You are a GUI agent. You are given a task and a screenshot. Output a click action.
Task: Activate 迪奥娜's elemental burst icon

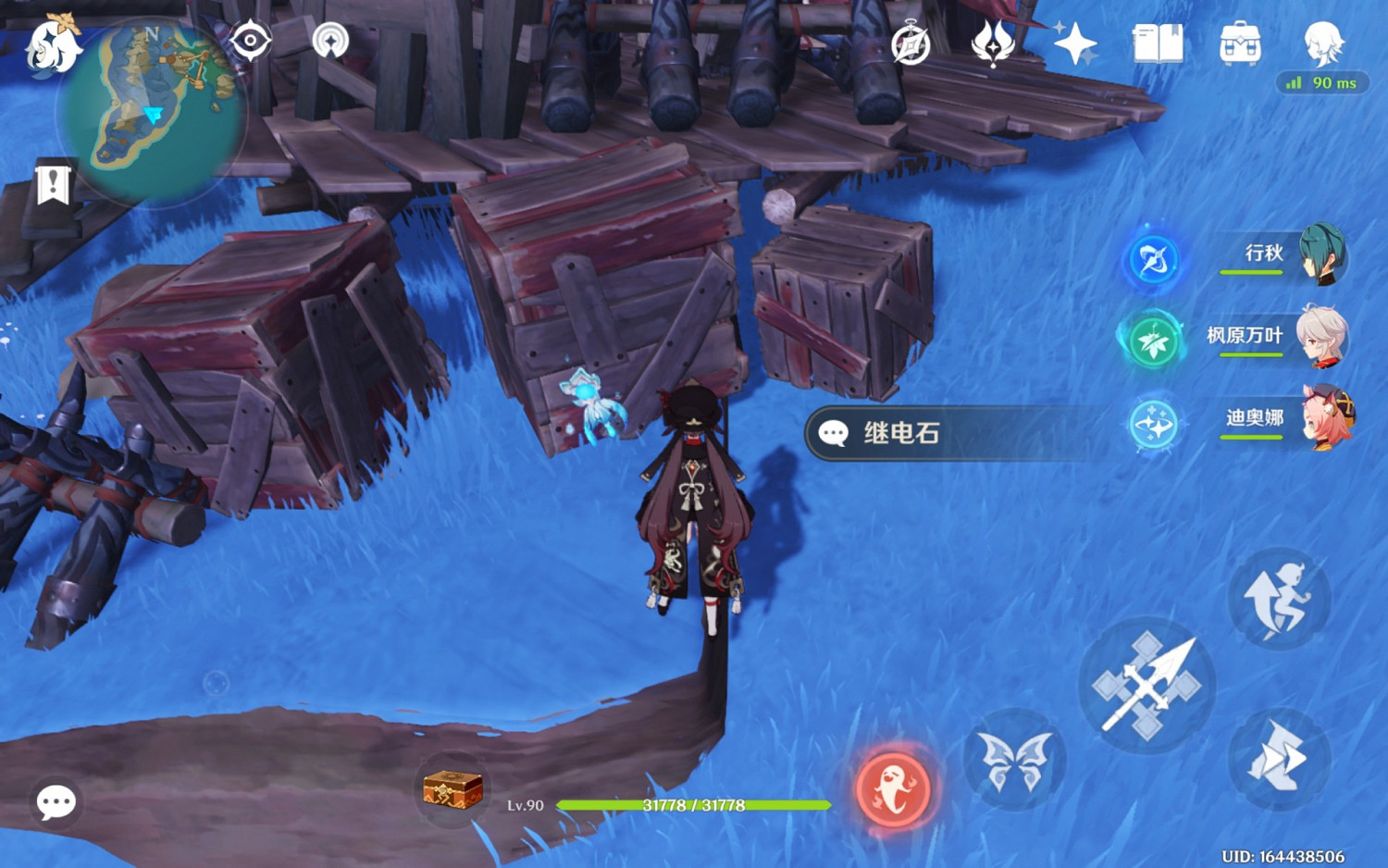click(1154, 426)
